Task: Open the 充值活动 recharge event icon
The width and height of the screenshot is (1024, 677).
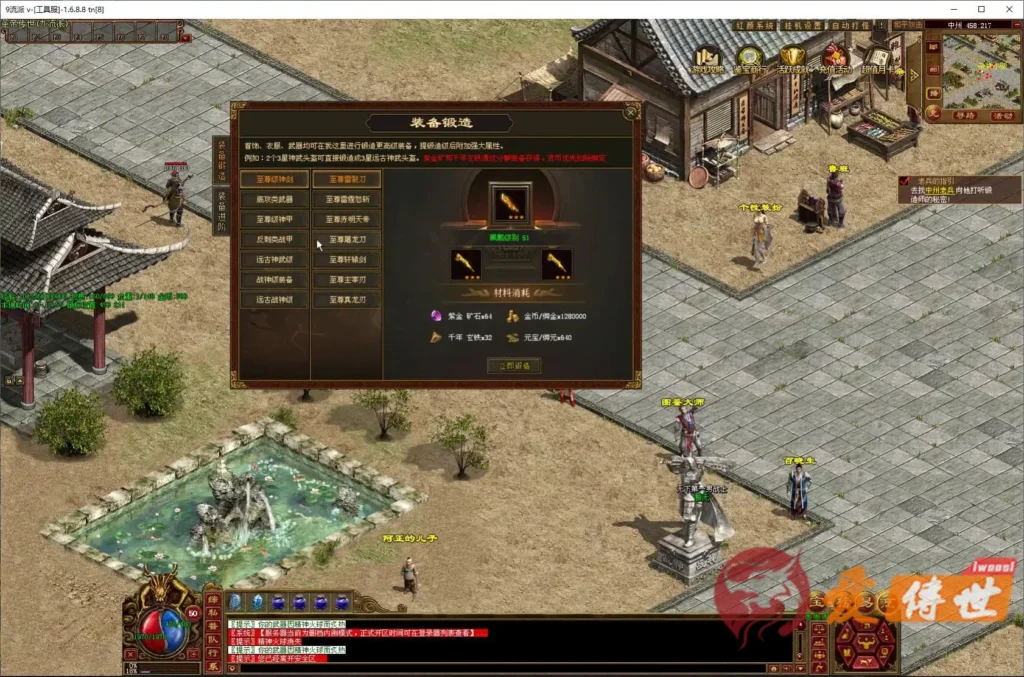Action: [833, 61]
